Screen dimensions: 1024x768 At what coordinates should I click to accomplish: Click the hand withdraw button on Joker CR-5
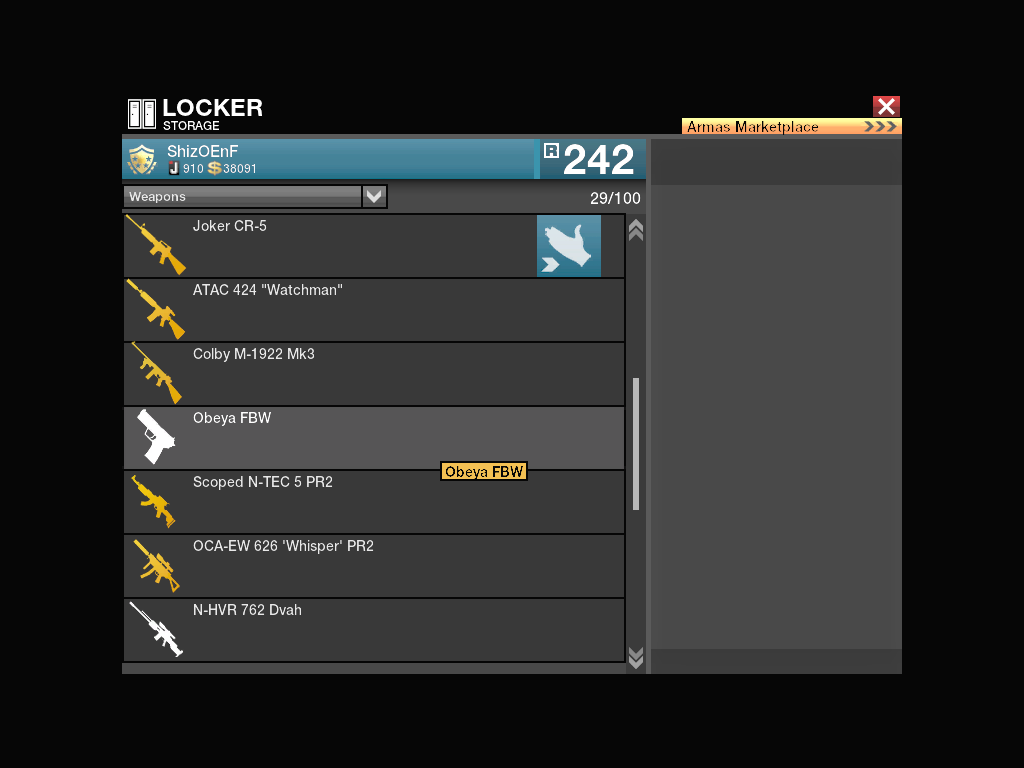568,246
